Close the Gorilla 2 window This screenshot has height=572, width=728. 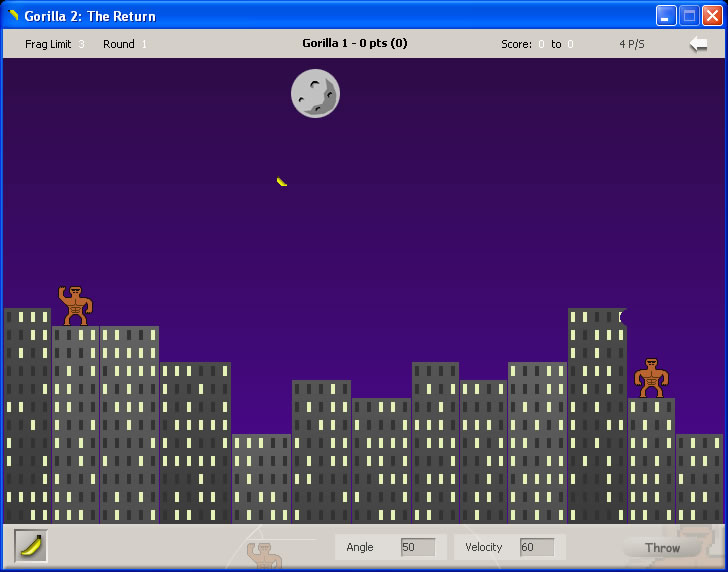point(712,15)
